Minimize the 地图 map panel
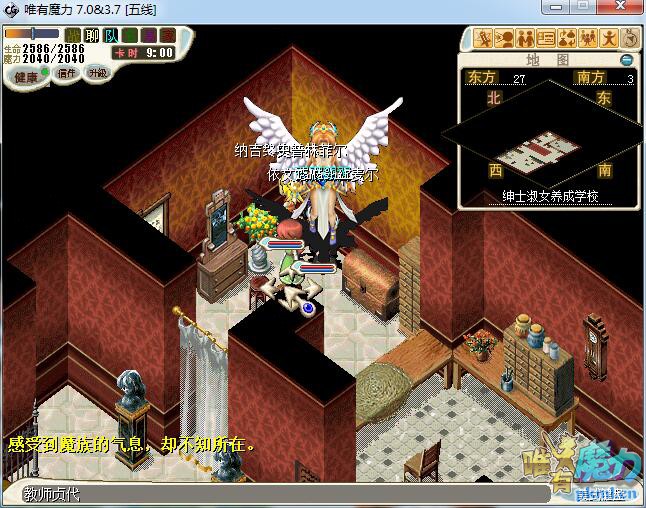The height and width of the screenshot is (508, 646). point(627,60)
